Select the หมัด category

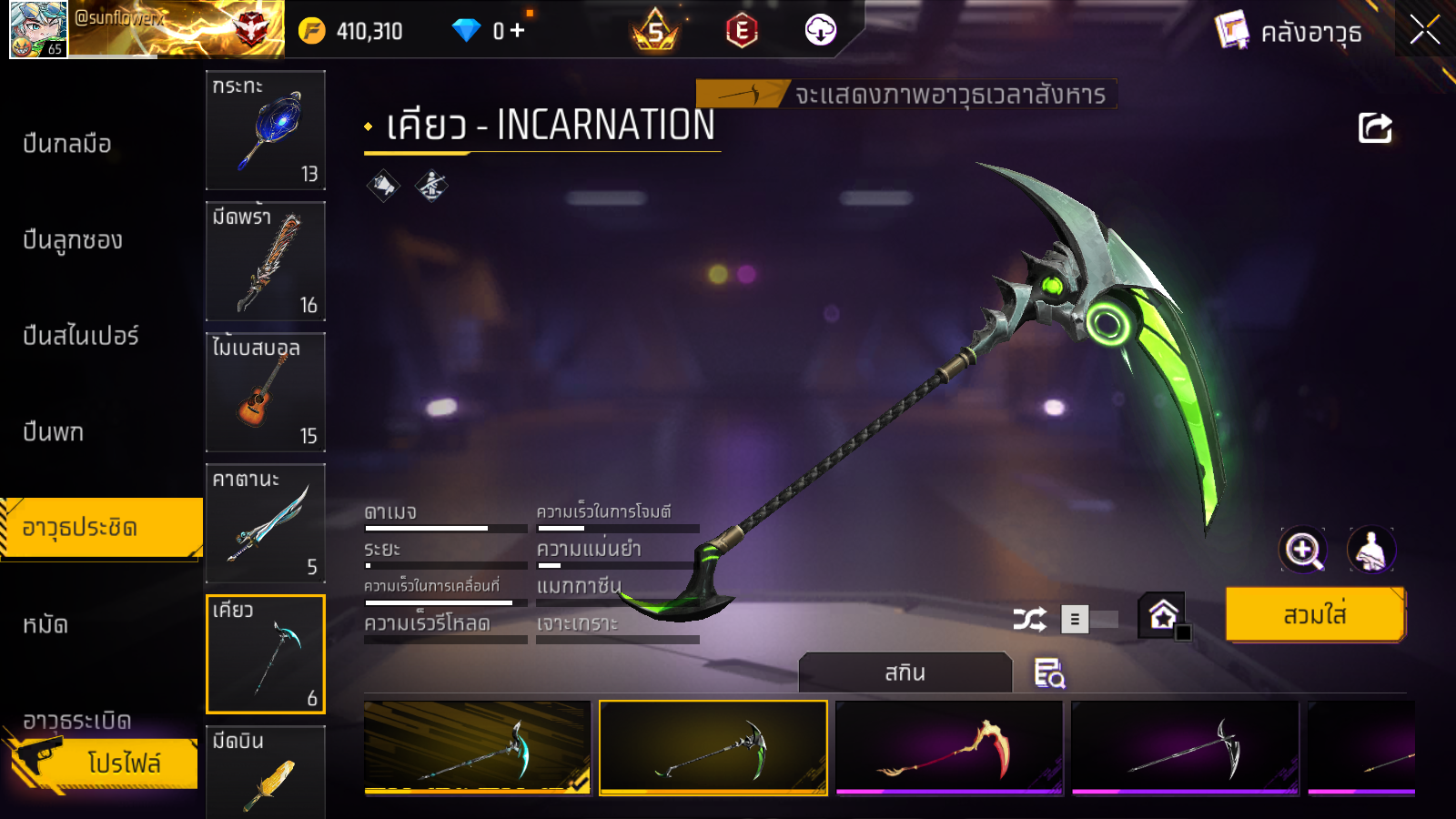coord(45,624)
